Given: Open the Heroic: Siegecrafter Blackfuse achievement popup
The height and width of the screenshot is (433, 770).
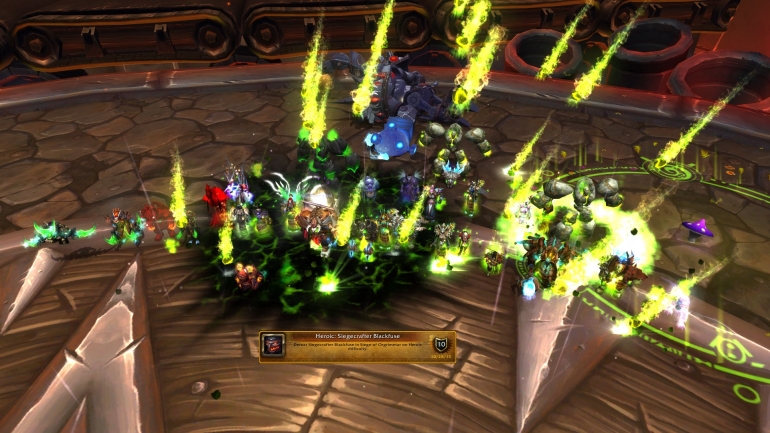Looking at the screenshot, I should 357,345.
